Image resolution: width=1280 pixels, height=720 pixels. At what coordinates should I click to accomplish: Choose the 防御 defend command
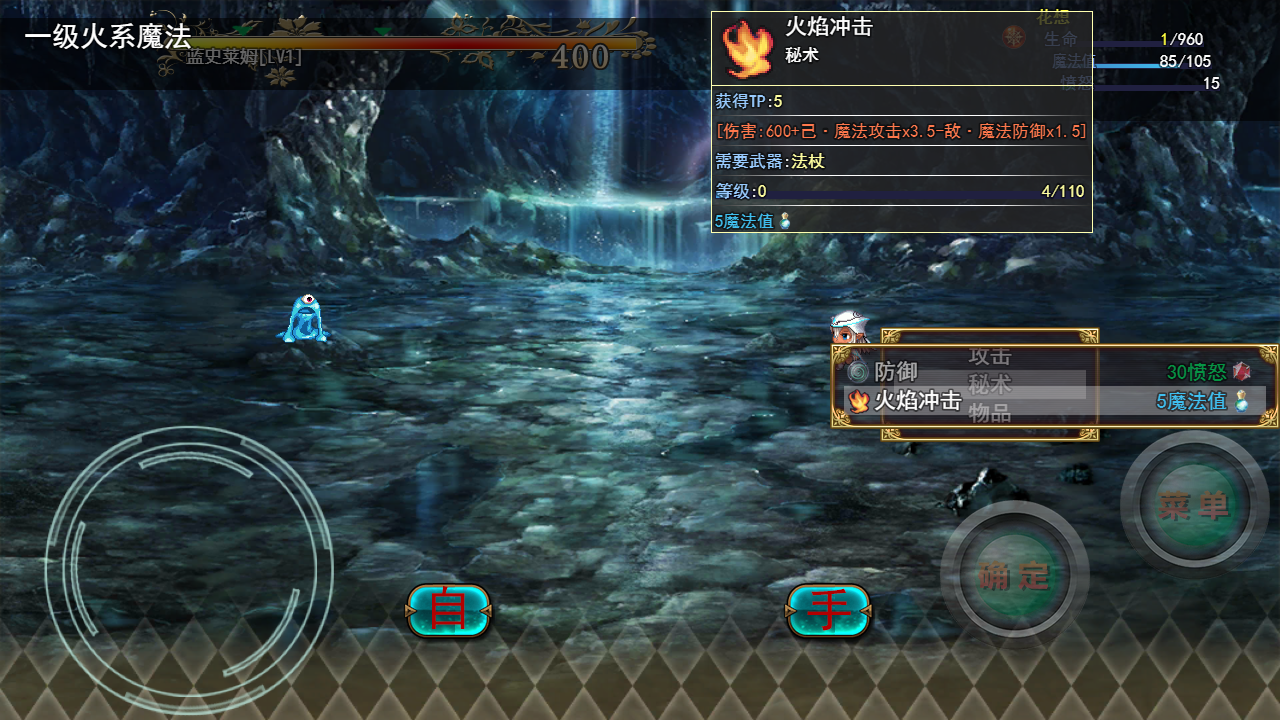(x=895, y=372)
